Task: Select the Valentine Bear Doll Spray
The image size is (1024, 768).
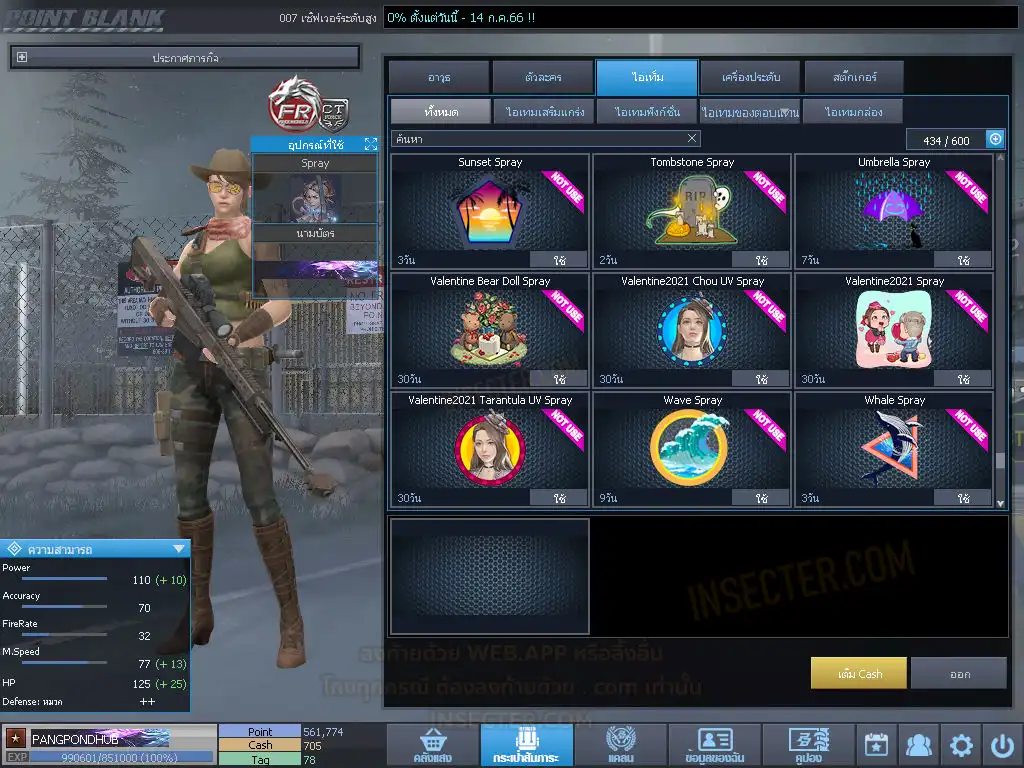Action: coord(490,330)
